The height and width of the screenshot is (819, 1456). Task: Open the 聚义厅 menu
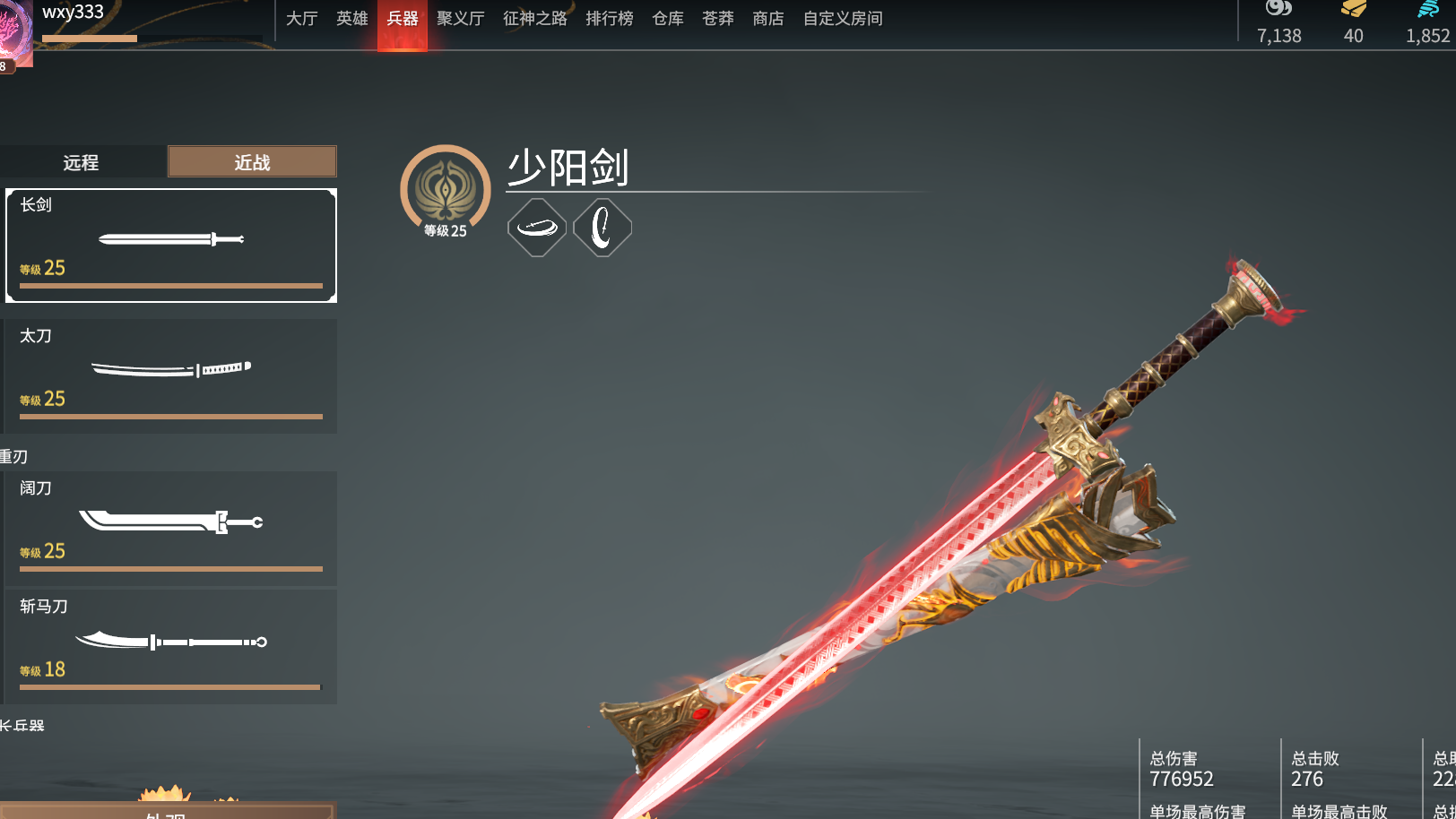tap(461, 19)
